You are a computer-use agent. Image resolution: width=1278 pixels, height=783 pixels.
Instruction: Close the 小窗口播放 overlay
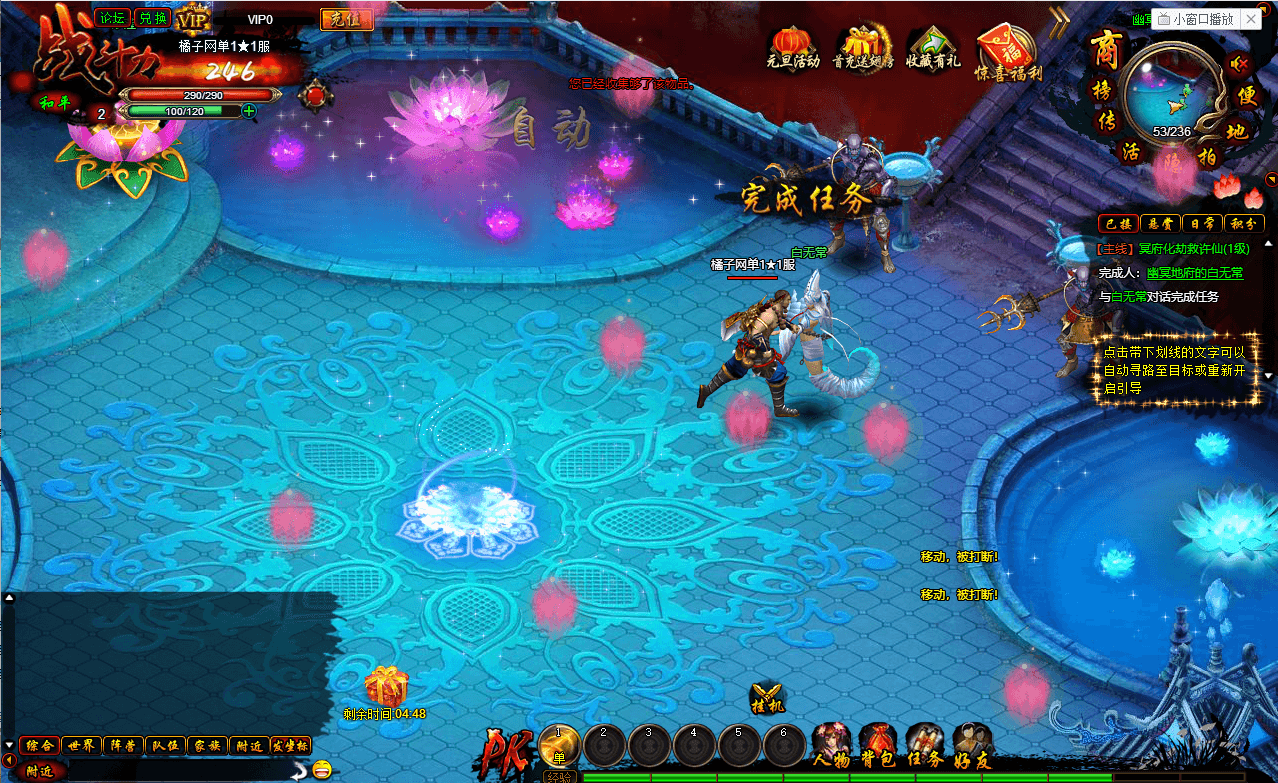pyautogui.click(x=1251, y=19)
